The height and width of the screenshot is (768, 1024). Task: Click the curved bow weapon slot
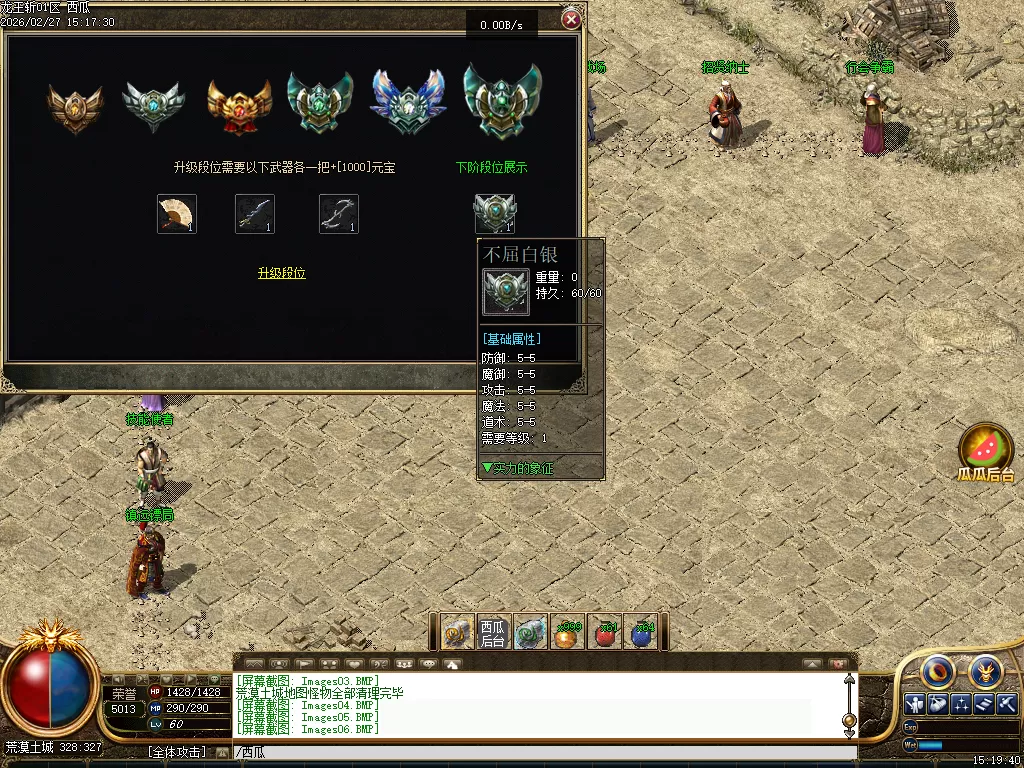[x=339, y=214]
